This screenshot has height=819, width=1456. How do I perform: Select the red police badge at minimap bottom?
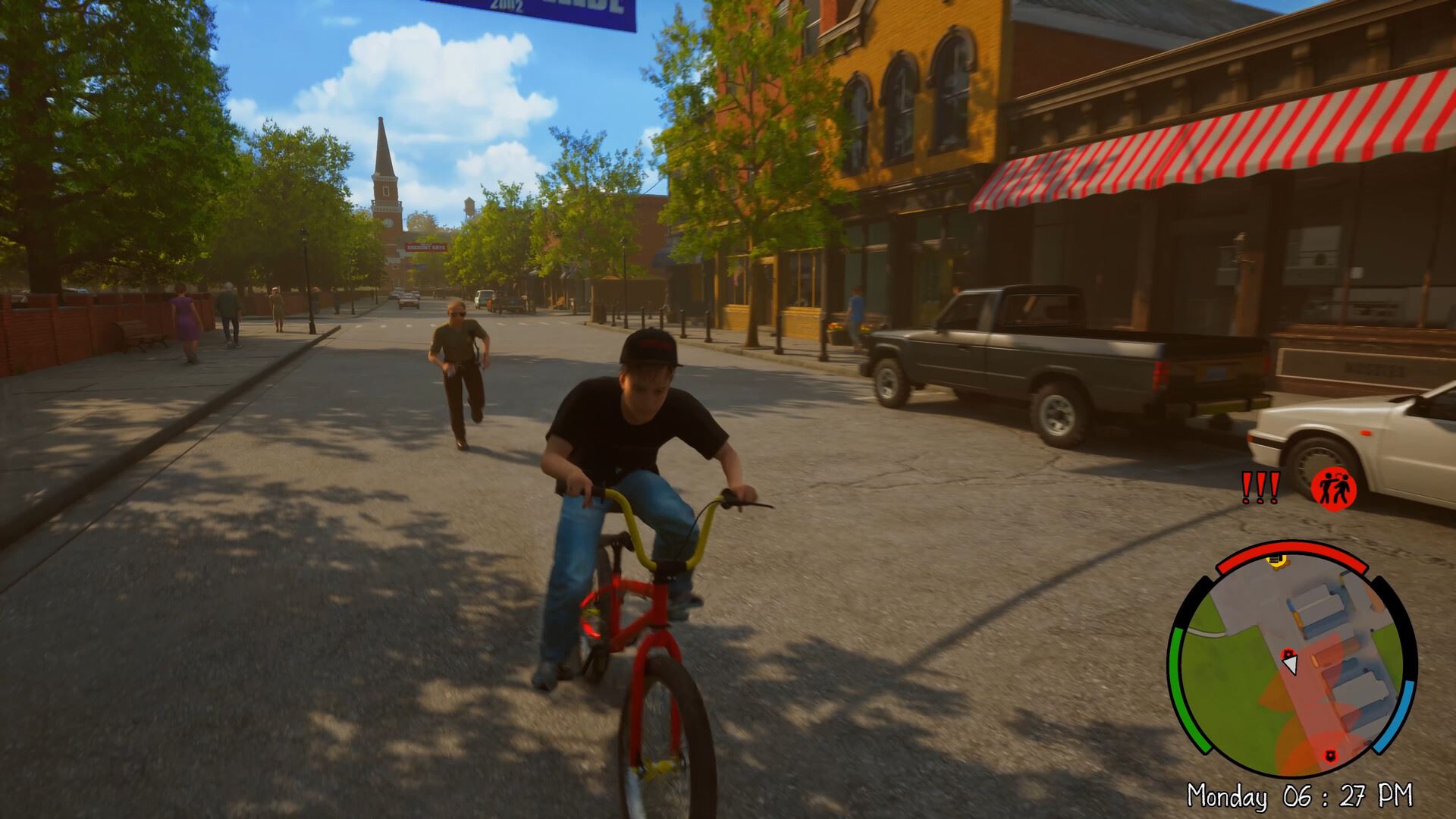coord(1329,755)
